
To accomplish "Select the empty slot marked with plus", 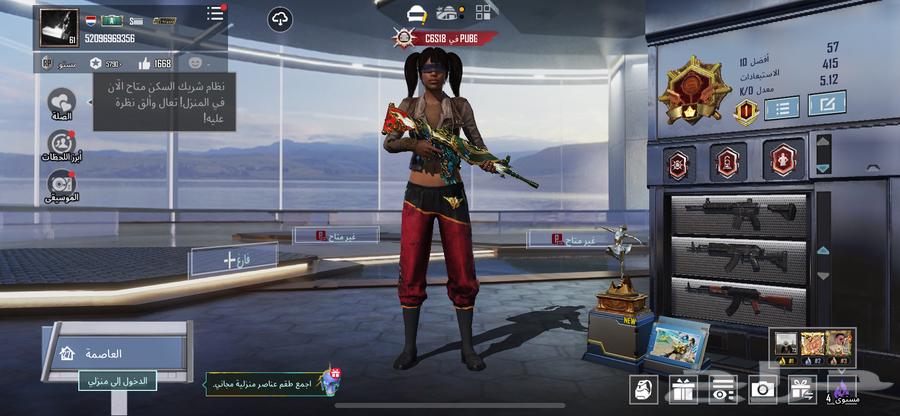I will tap(233, 260).
